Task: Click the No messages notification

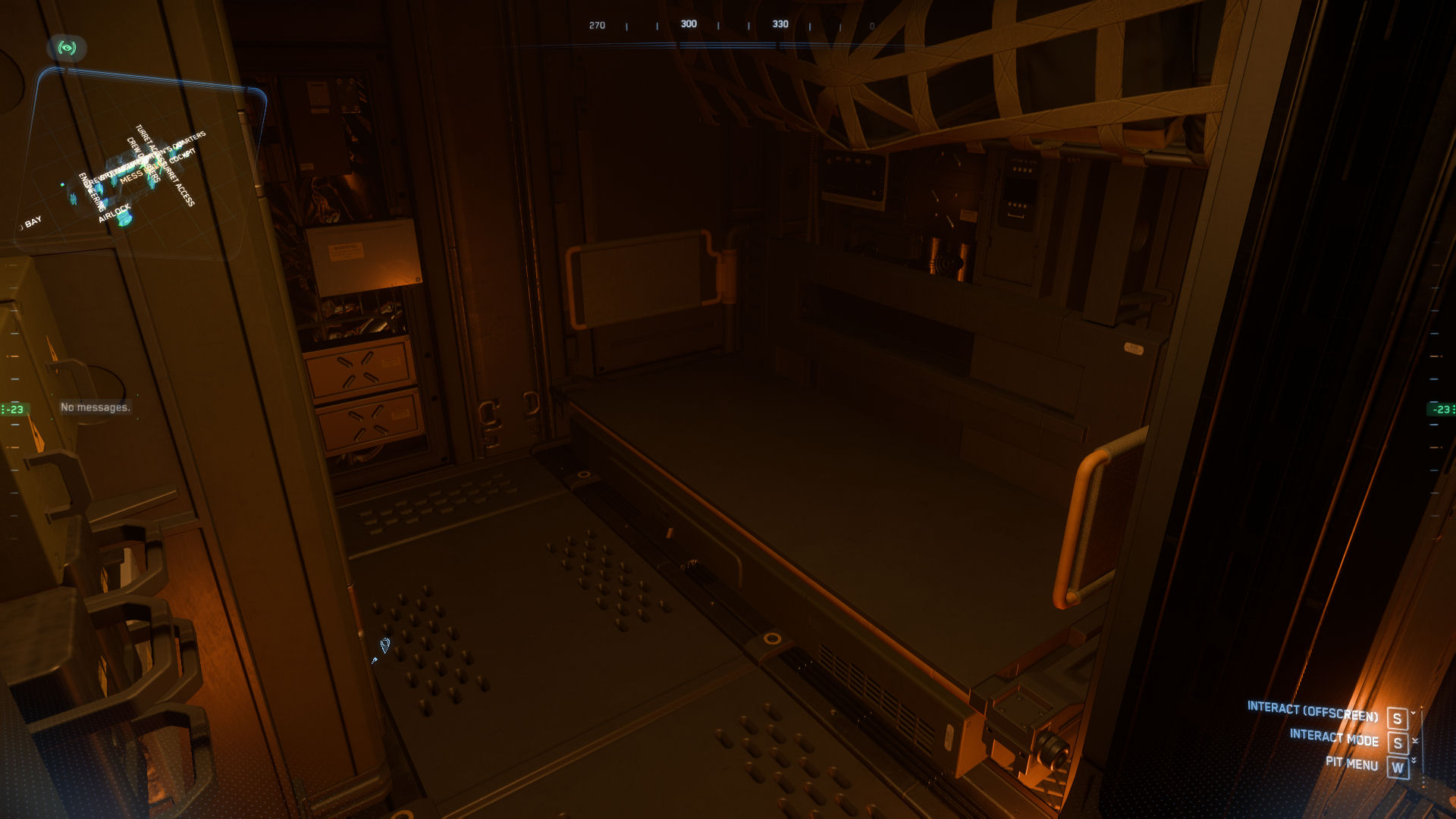Action: coord(95,407)
